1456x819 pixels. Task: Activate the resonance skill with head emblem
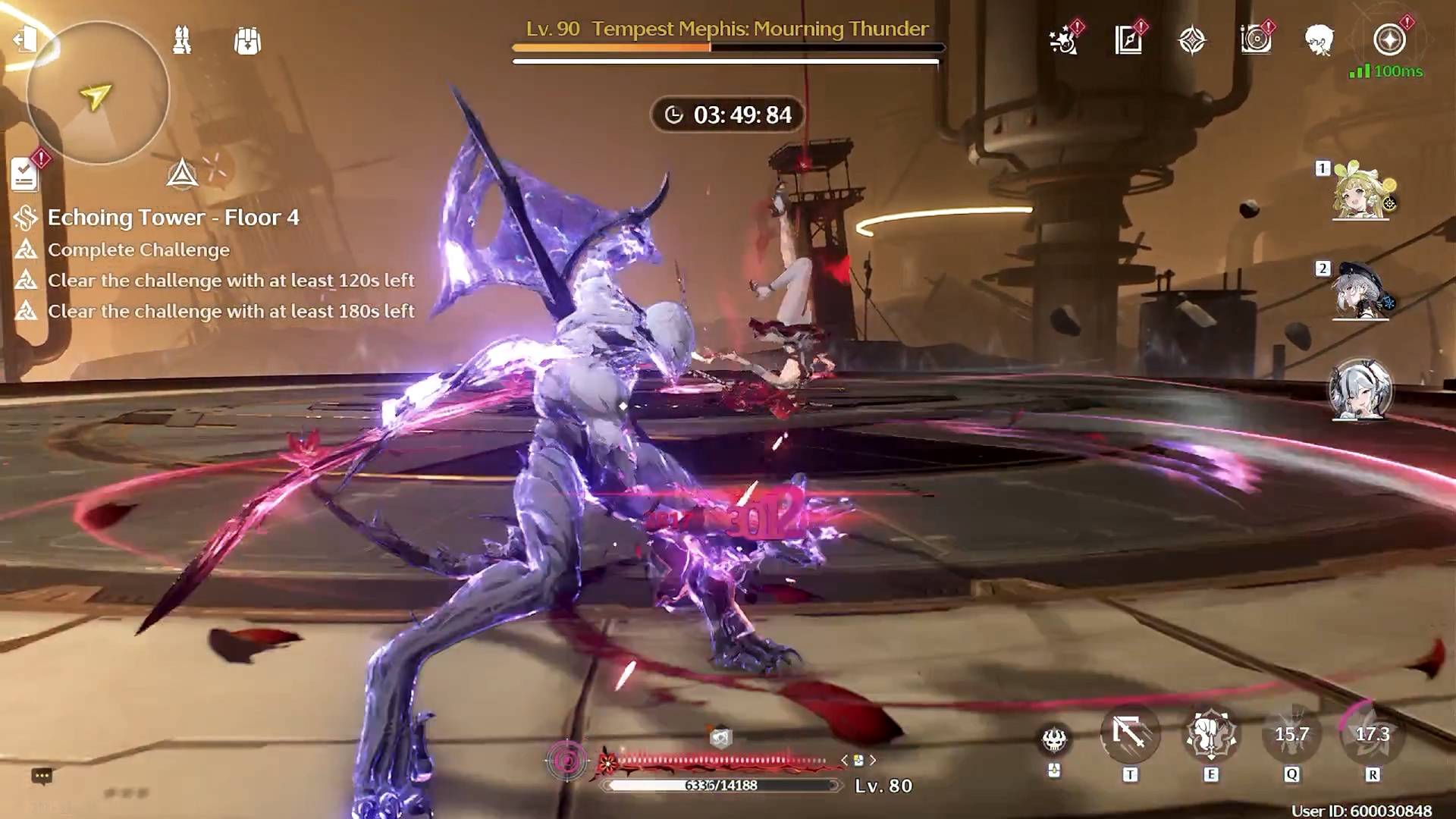click(x=1211, y=734)
